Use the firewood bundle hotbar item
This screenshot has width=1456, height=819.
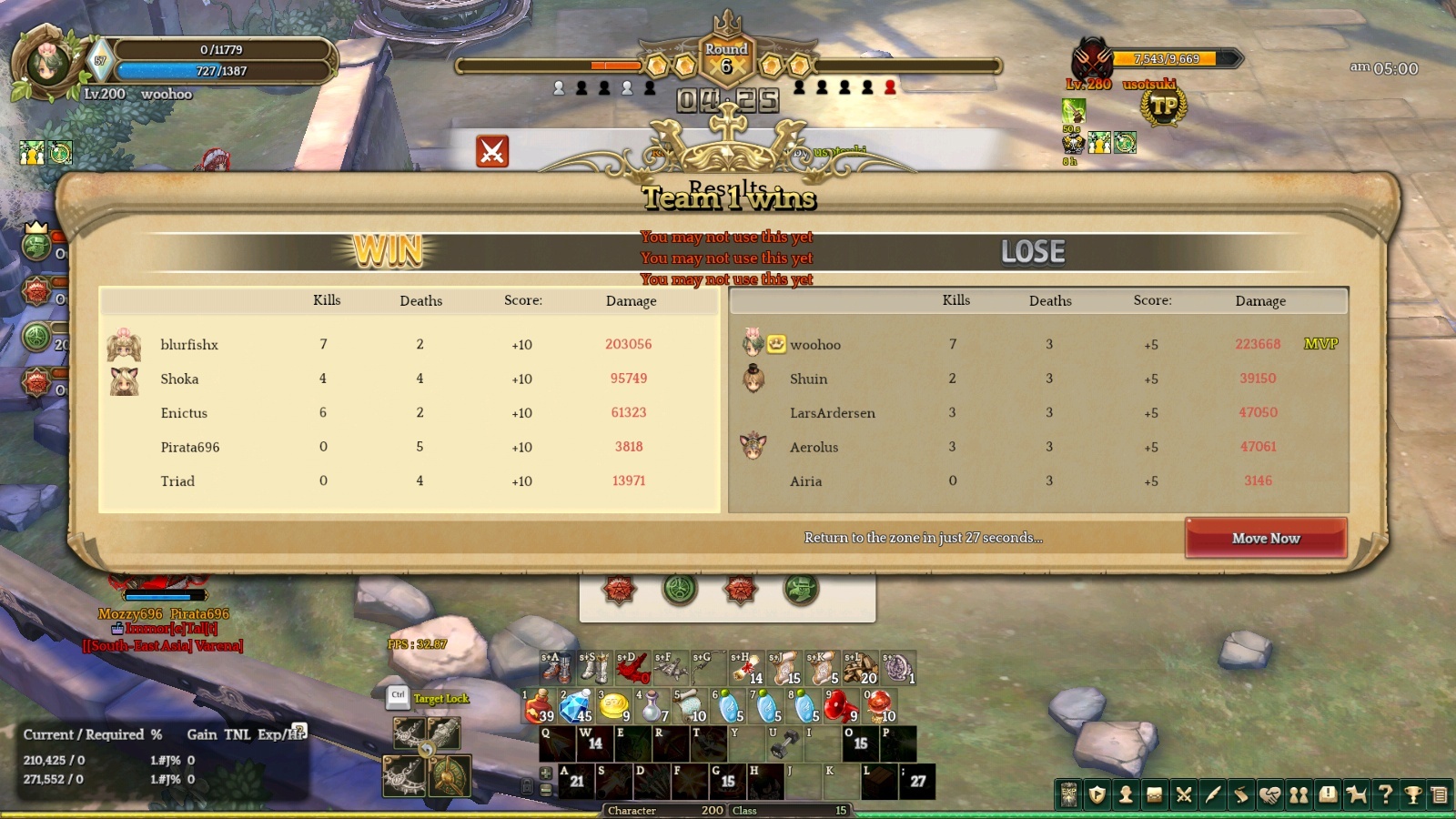pyautogui.click(x=860, y=668)
